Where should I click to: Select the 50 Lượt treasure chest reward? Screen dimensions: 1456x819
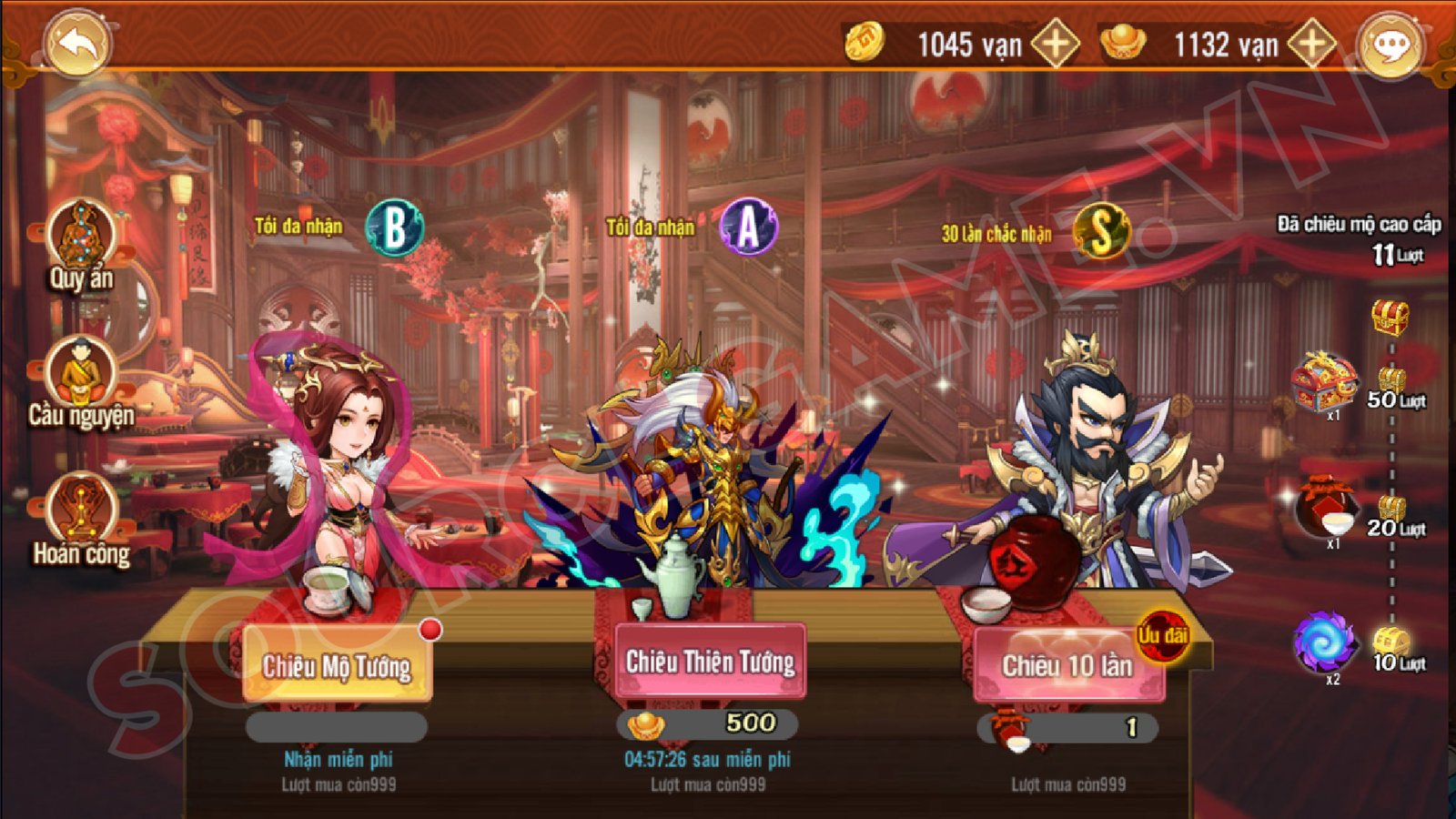coord(1324,383)
